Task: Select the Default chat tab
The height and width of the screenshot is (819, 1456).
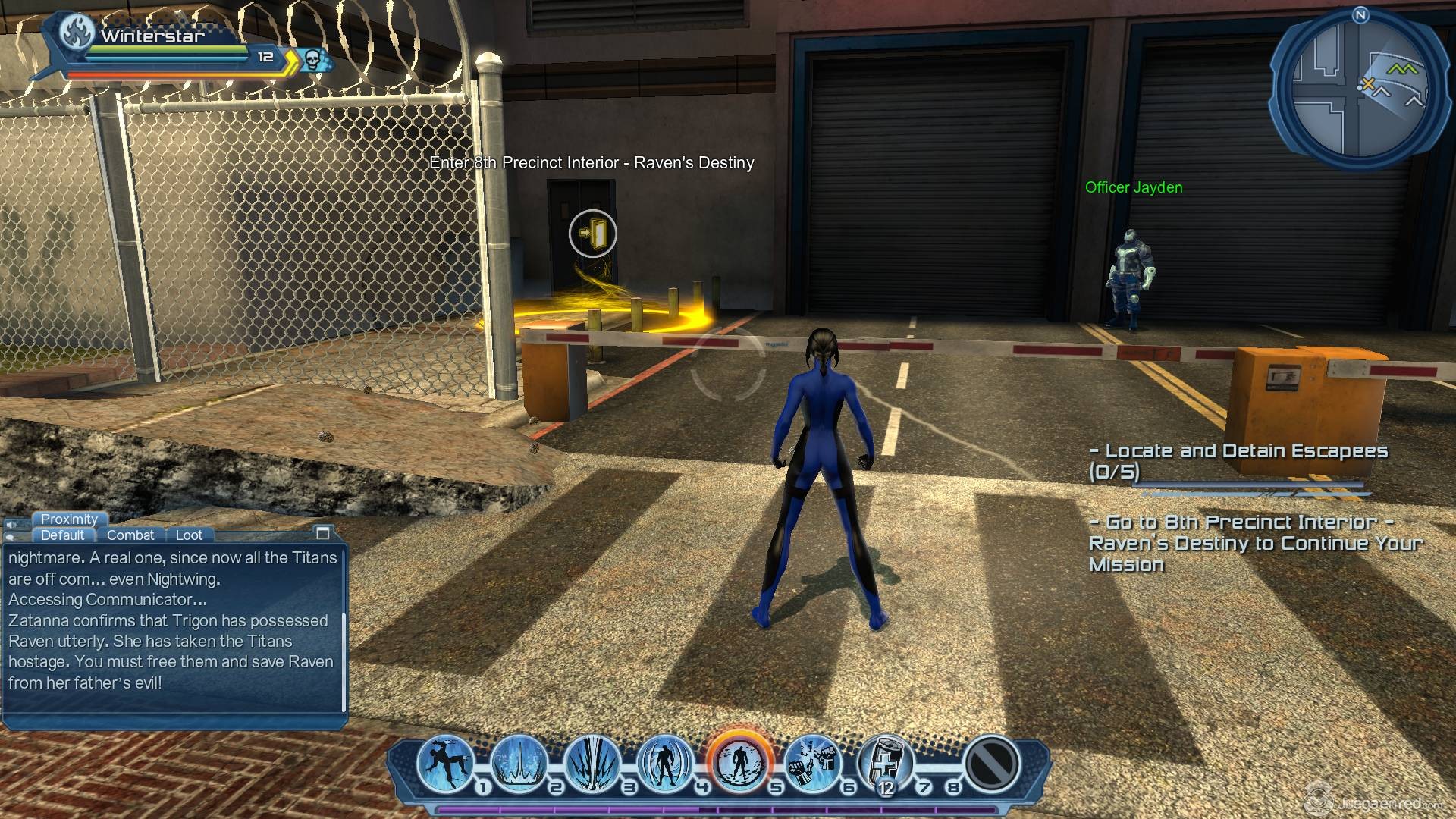Action: click(62, 535)
